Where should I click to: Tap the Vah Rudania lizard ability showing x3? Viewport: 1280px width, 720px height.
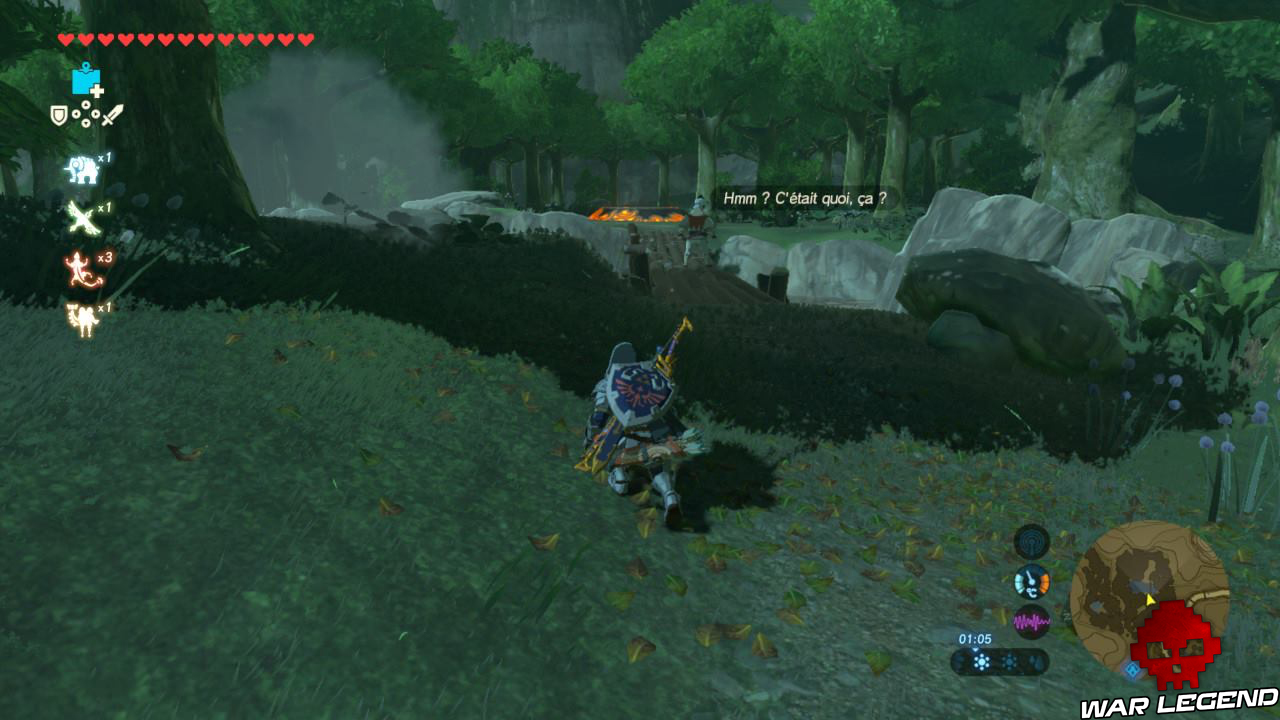tap(81, 267)
